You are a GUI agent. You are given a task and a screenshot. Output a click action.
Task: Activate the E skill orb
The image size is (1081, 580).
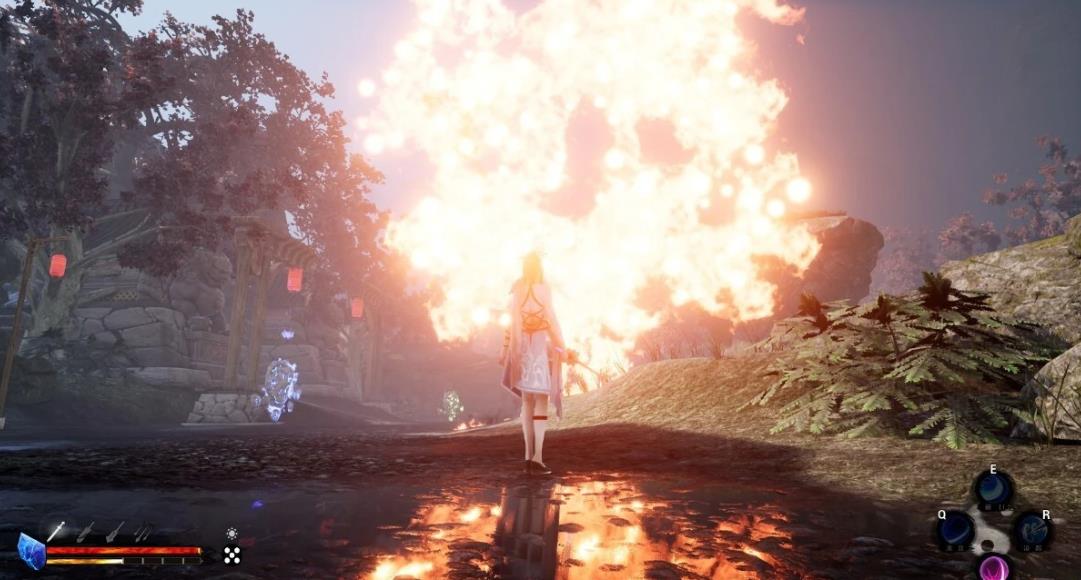994,490
